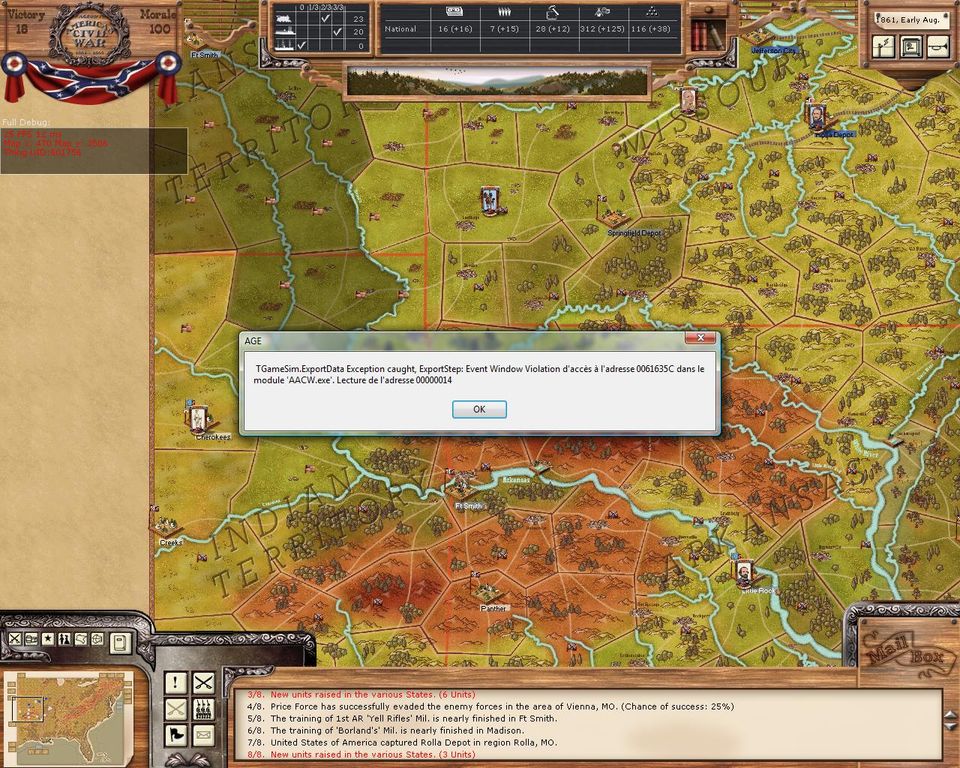
Task: Open the framed portrait button near the date
Action: point(910,46)
